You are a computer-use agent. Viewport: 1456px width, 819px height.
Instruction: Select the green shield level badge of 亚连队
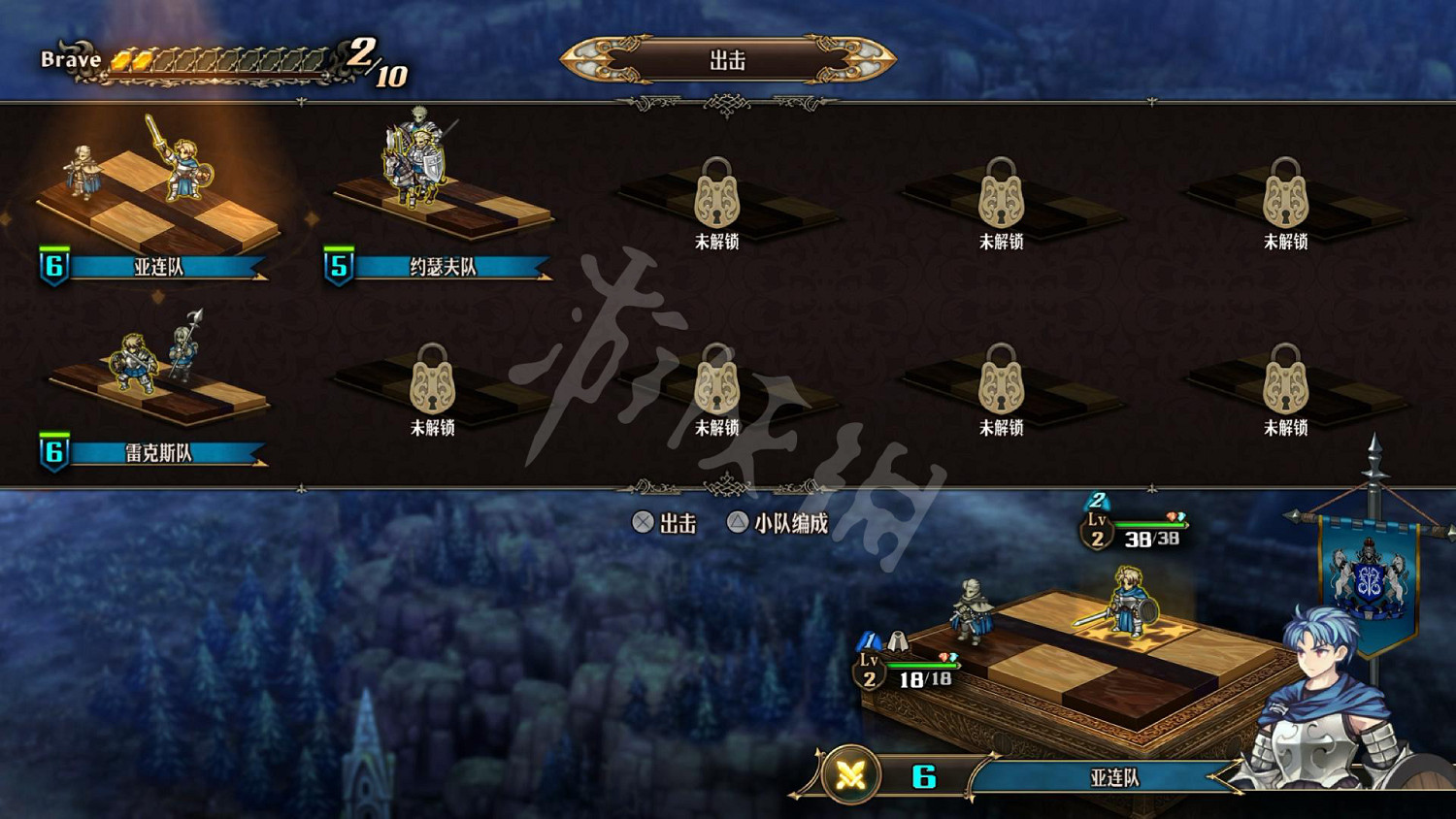pos(53,262)
